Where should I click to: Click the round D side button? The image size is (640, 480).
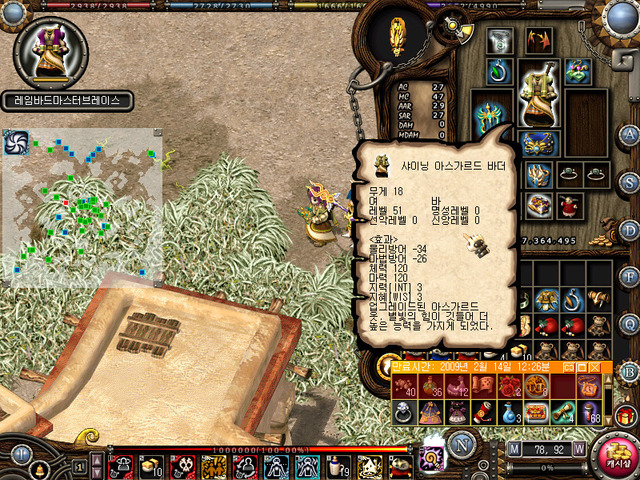coord(629,229)
